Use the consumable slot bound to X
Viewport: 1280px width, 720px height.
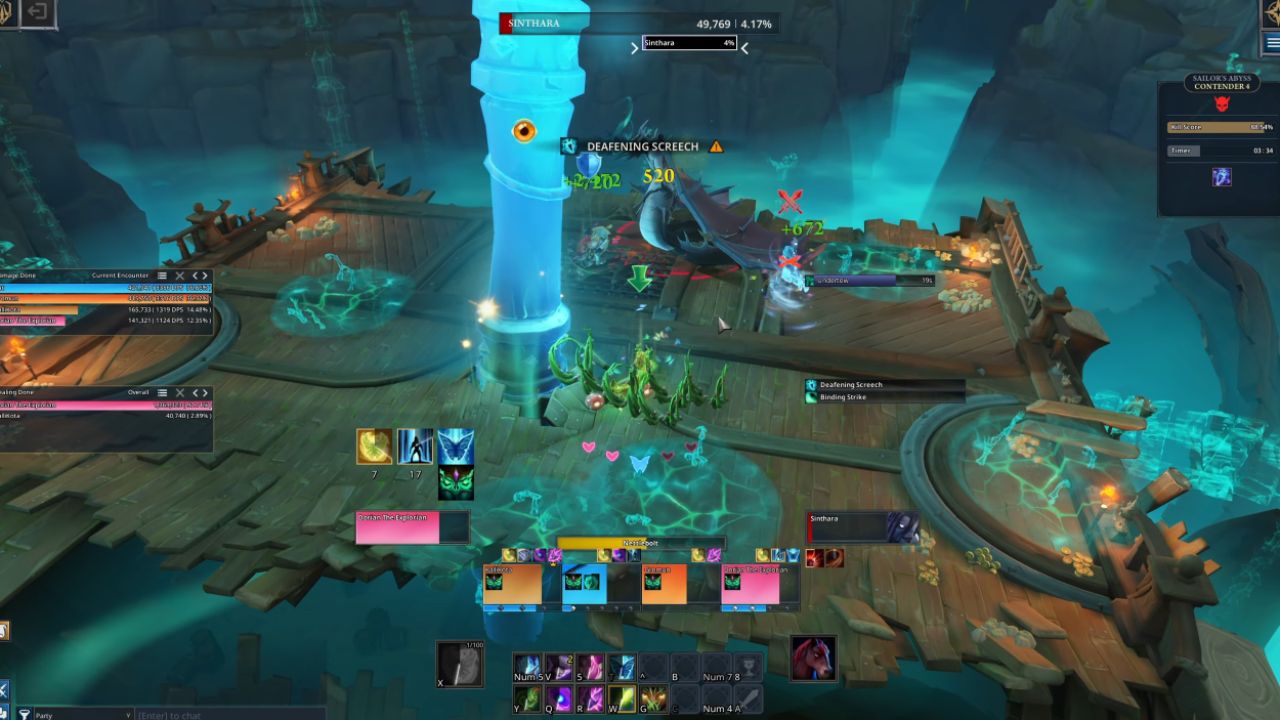pyautogui.click(x=460, y=664)
